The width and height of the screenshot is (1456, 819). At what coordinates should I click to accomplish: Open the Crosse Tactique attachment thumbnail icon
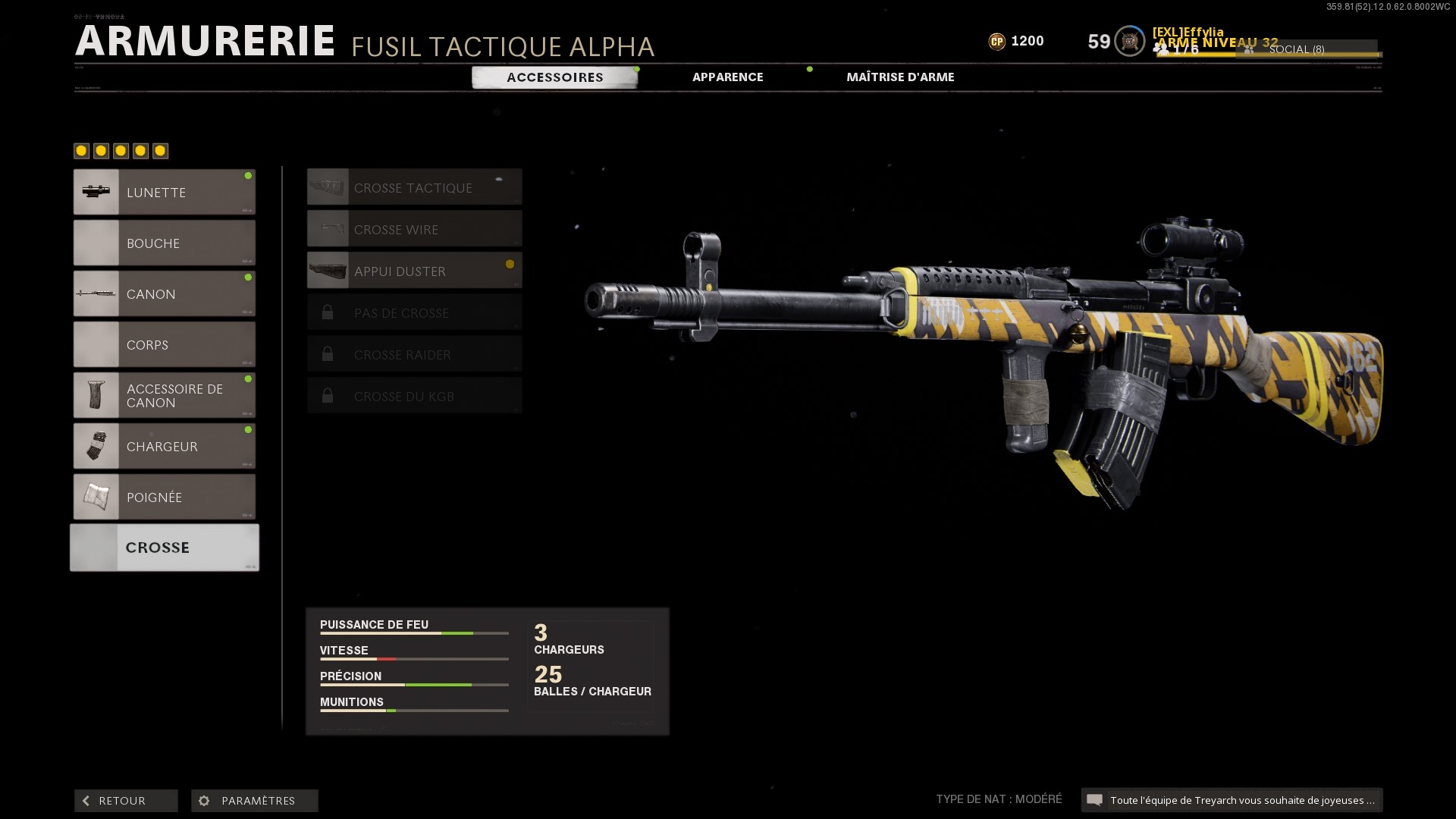(x=328, y=187)
